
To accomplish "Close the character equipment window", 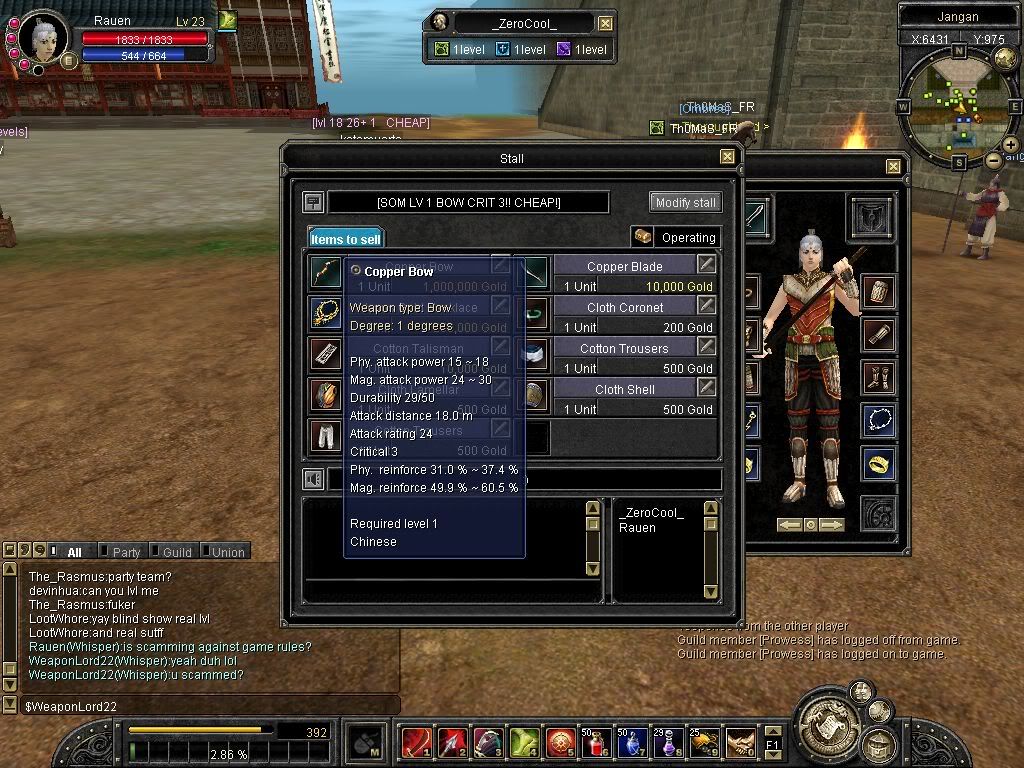I will click(x=893, y=166).
